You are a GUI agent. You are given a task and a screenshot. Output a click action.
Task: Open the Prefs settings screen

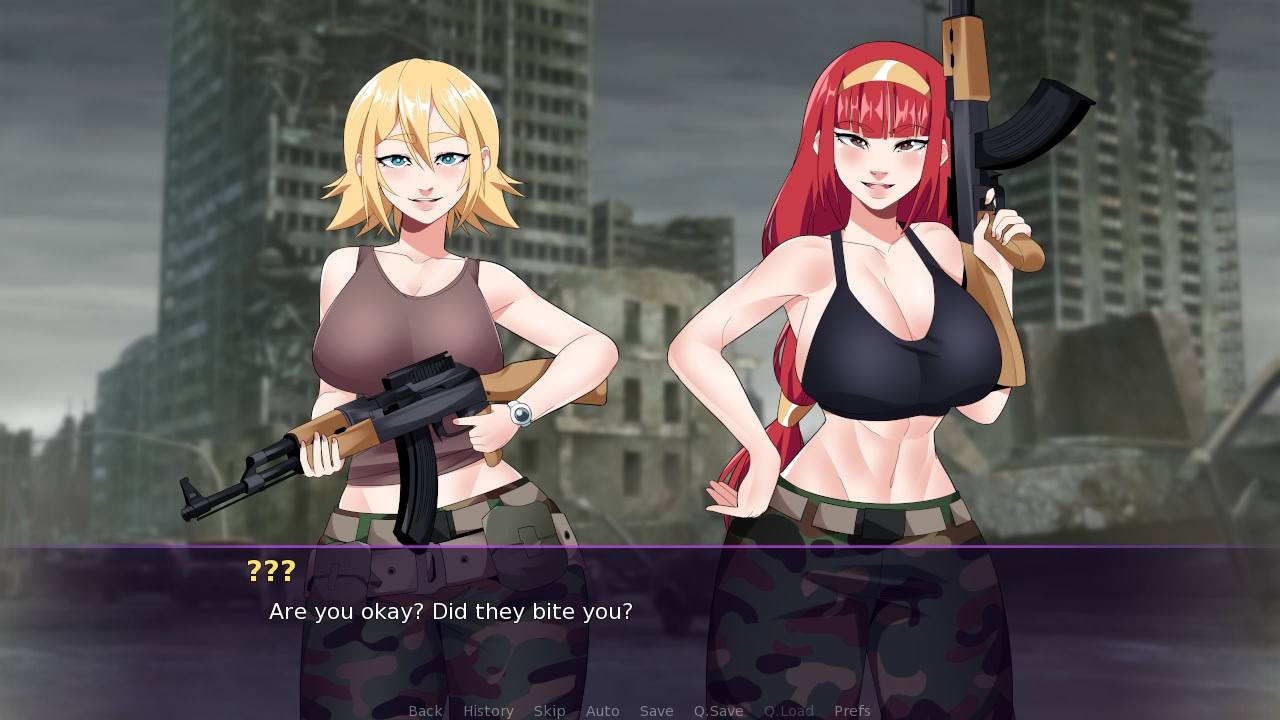pyautogui.click(x=851, y=710)
